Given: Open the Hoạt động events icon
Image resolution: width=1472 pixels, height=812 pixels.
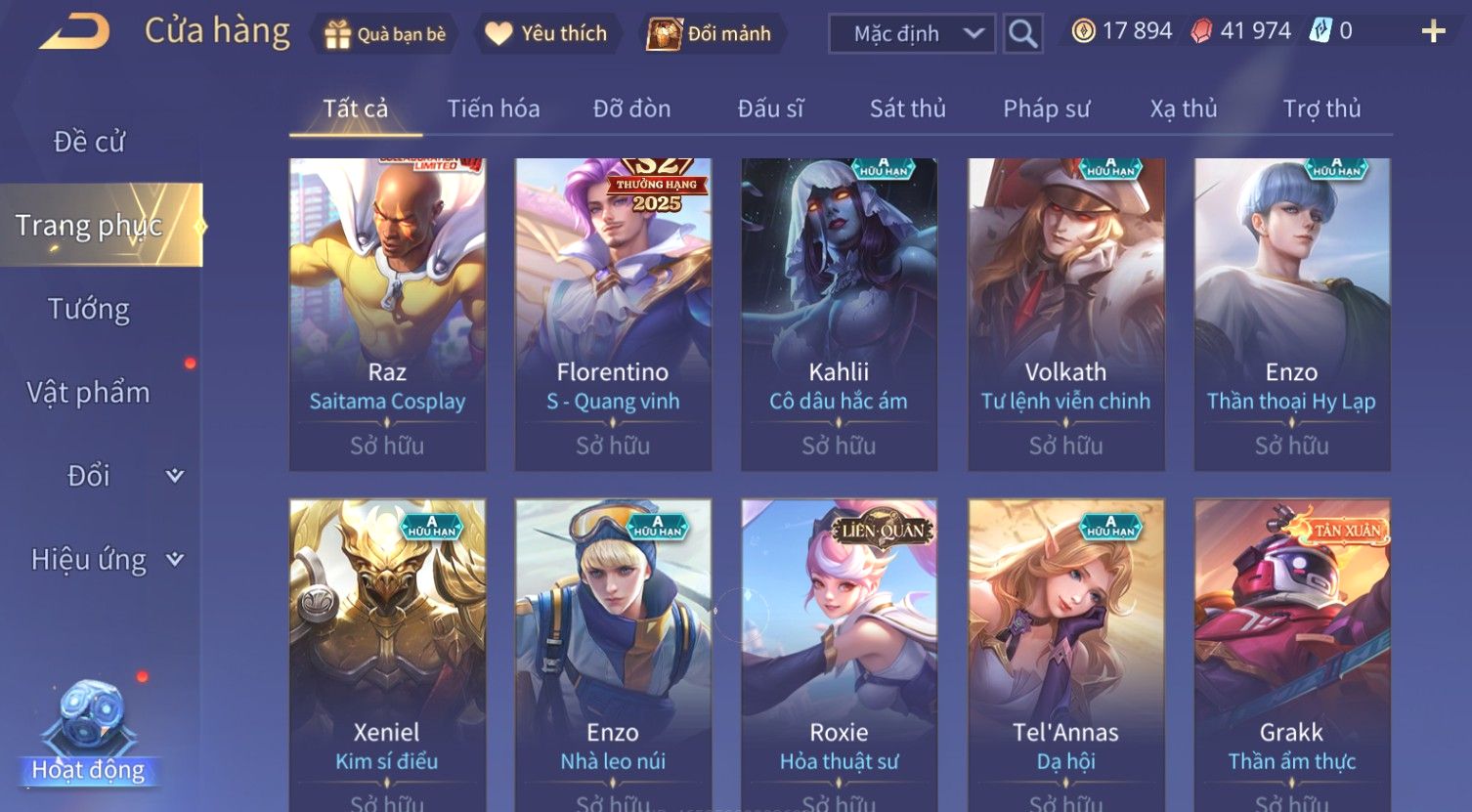Looking at the screenshot, I should (x=89, y=735).
